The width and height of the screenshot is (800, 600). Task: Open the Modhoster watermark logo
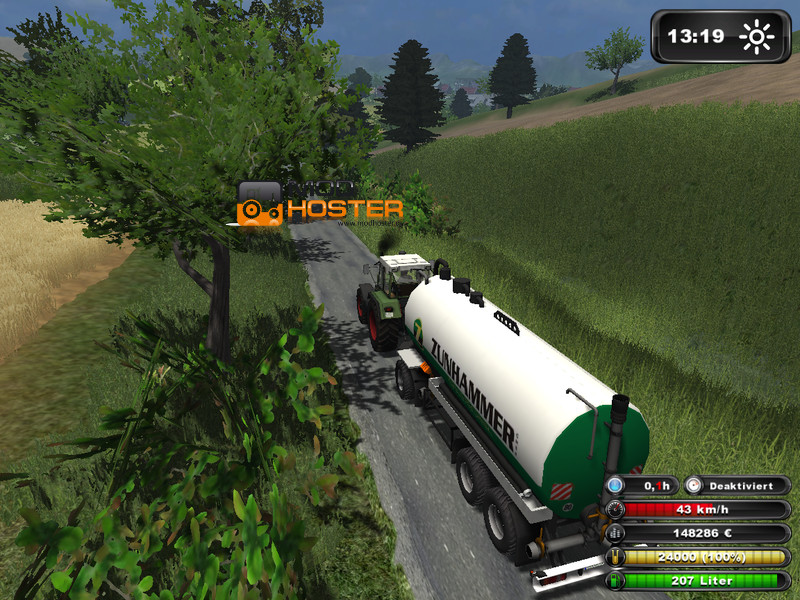(x=320, y=204)
